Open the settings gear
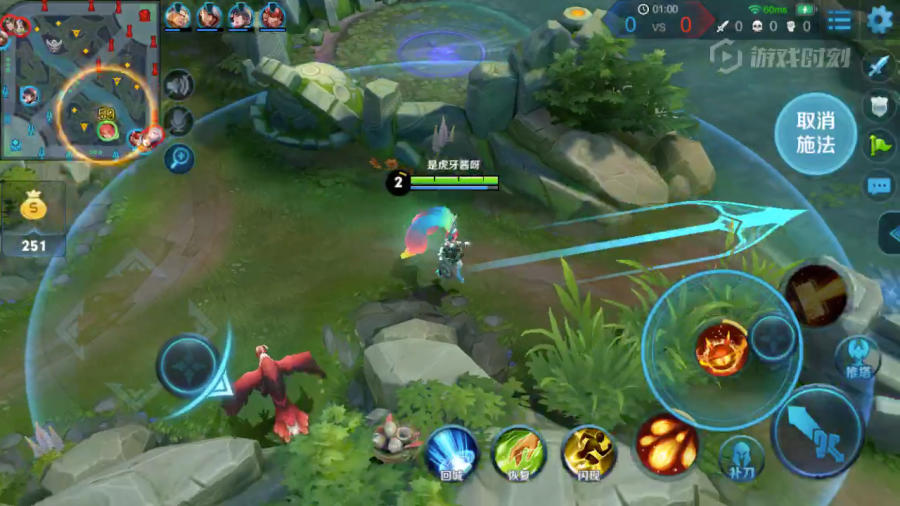Screen dimensions: 900x506 pos(880,19)
